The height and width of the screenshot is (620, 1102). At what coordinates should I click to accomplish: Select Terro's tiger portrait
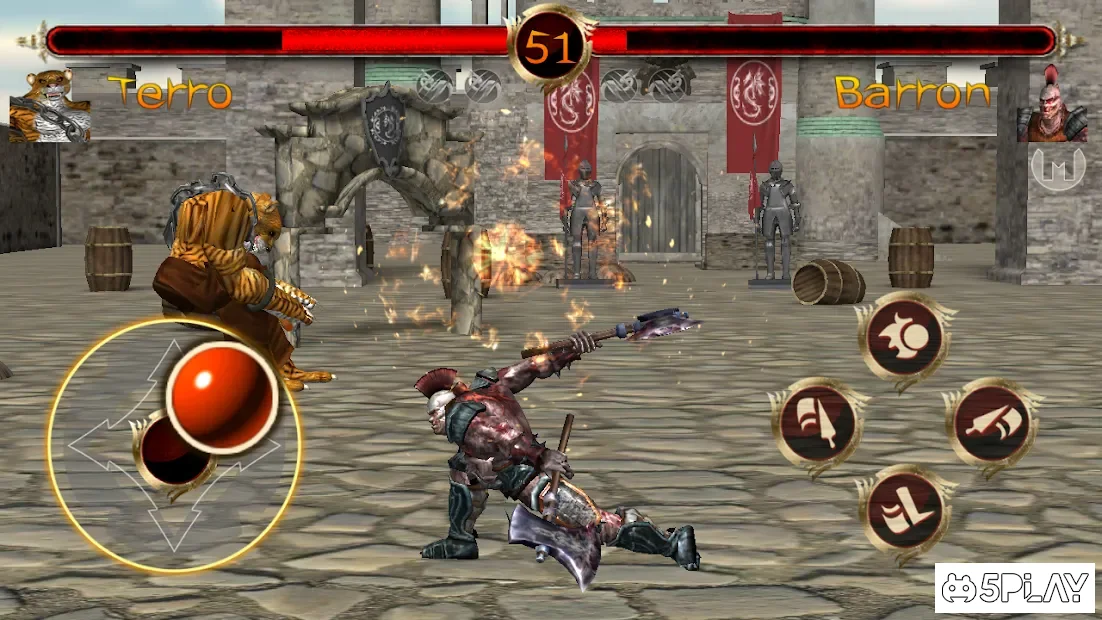pos(50,106)
